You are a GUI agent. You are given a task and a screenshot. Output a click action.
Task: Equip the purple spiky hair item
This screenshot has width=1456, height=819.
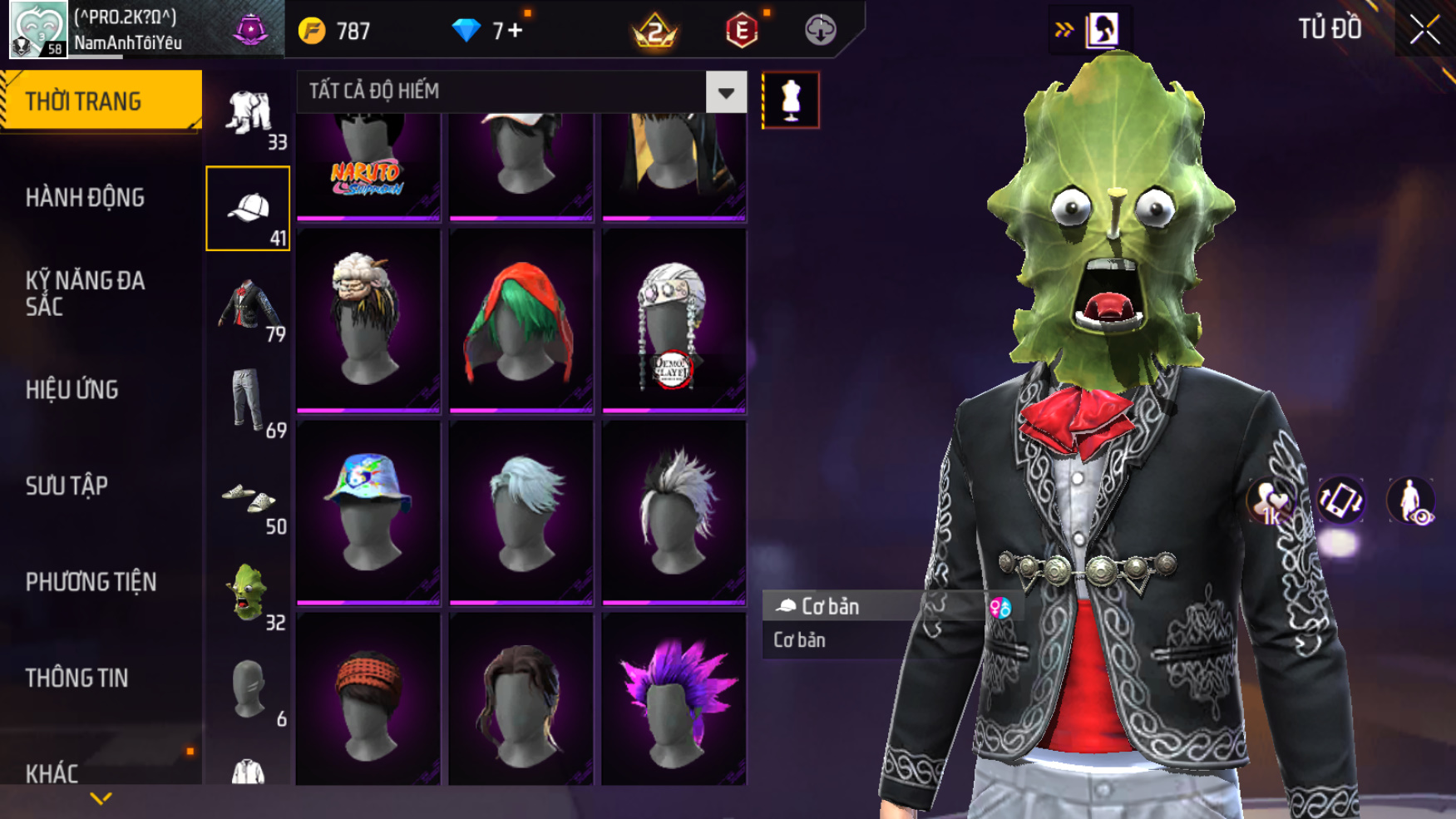click(674, 700)
